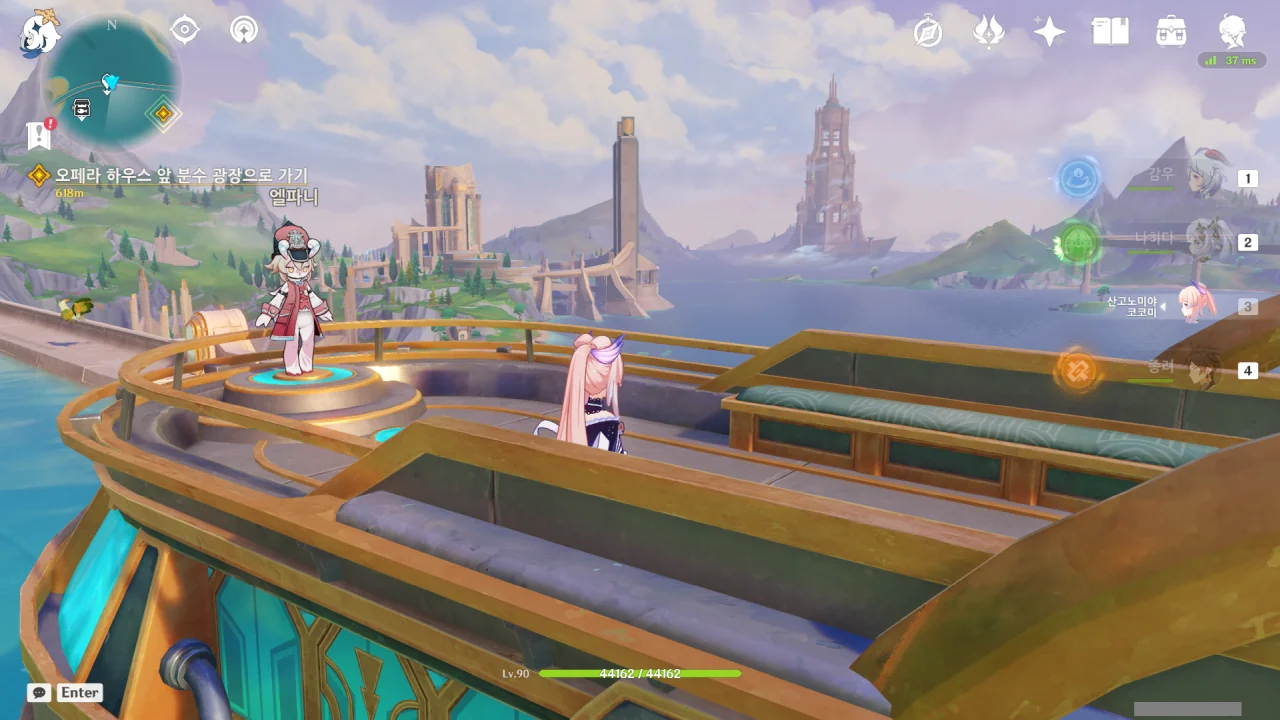Open the Wish banner screen
This screenshot has height=720, width=1280.
989,32
